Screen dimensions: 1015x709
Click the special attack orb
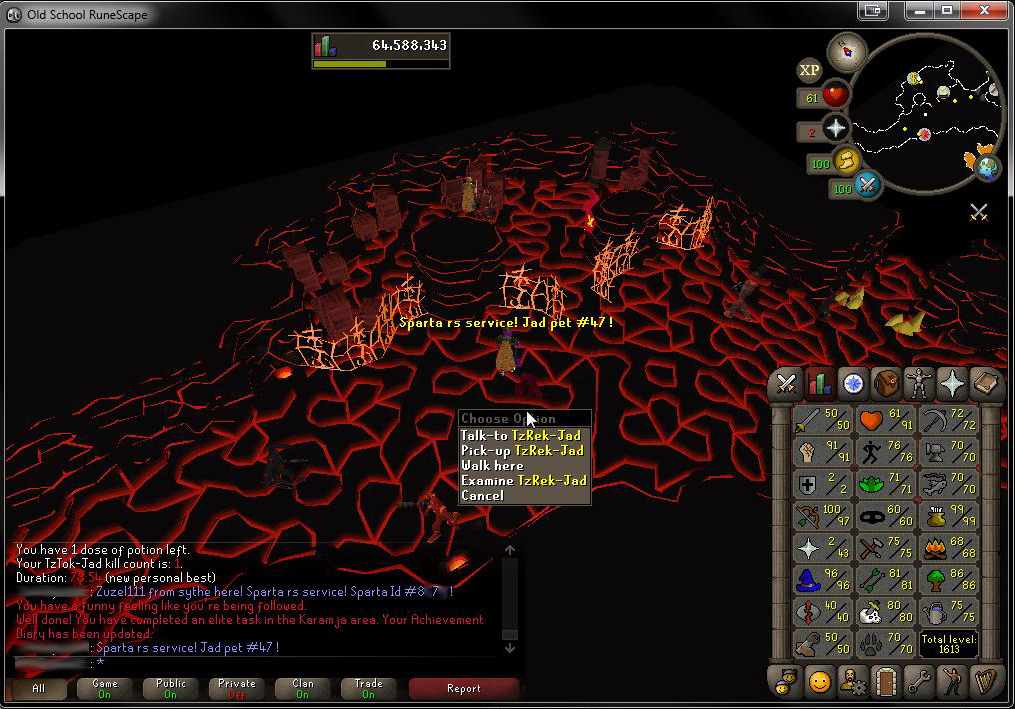pyautogui.click(x=867, y=185)
